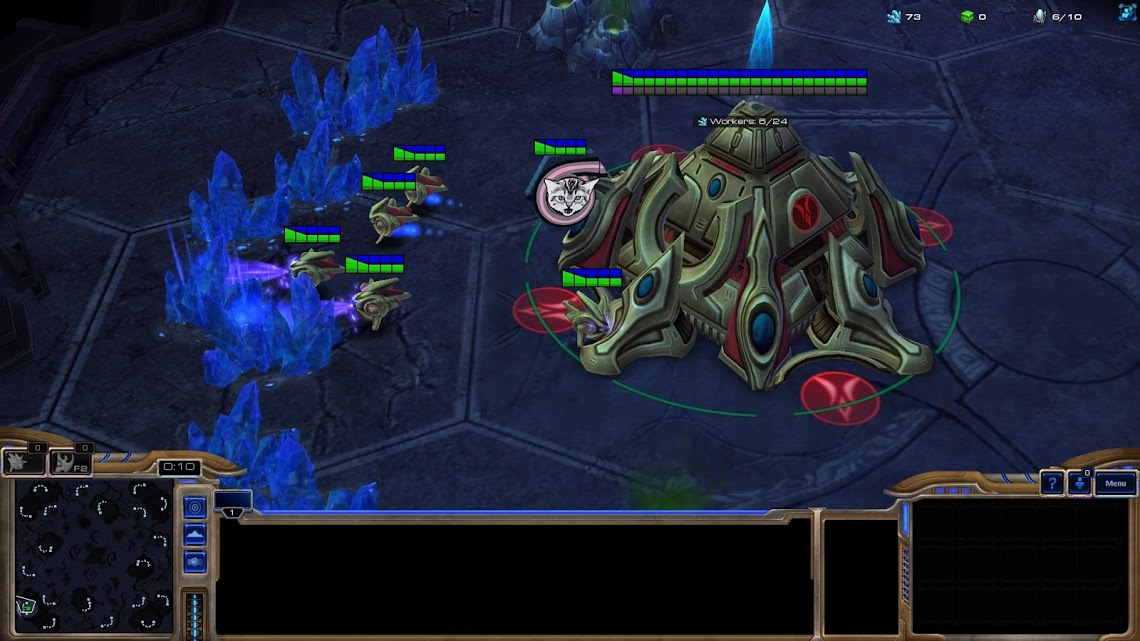1140x641 pixels.
Task: Open the help question mark button
Action: coord(1051,484)
